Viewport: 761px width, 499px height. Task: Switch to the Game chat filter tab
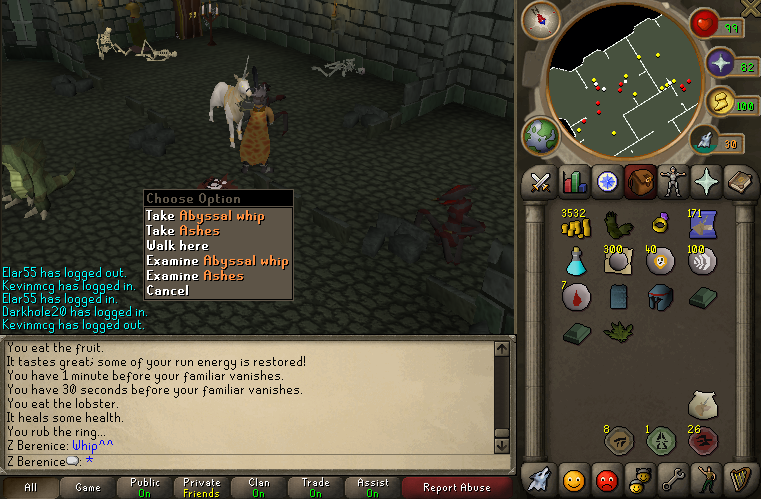click(x=87, y=488)
